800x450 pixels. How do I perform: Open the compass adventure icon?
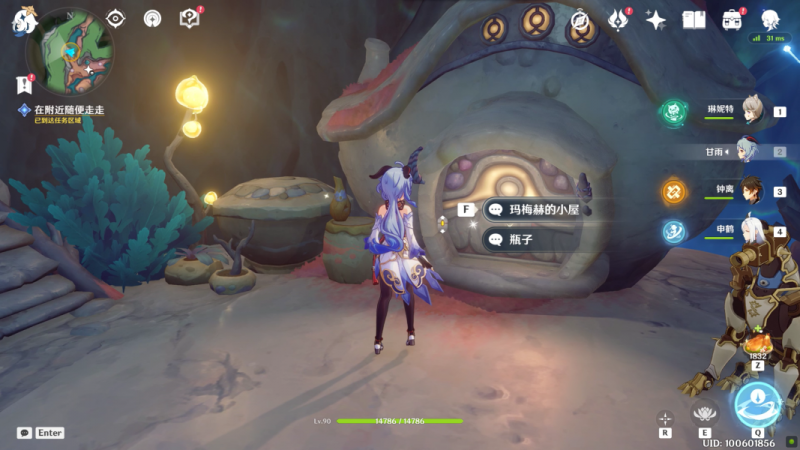click(x=579, y=19)
